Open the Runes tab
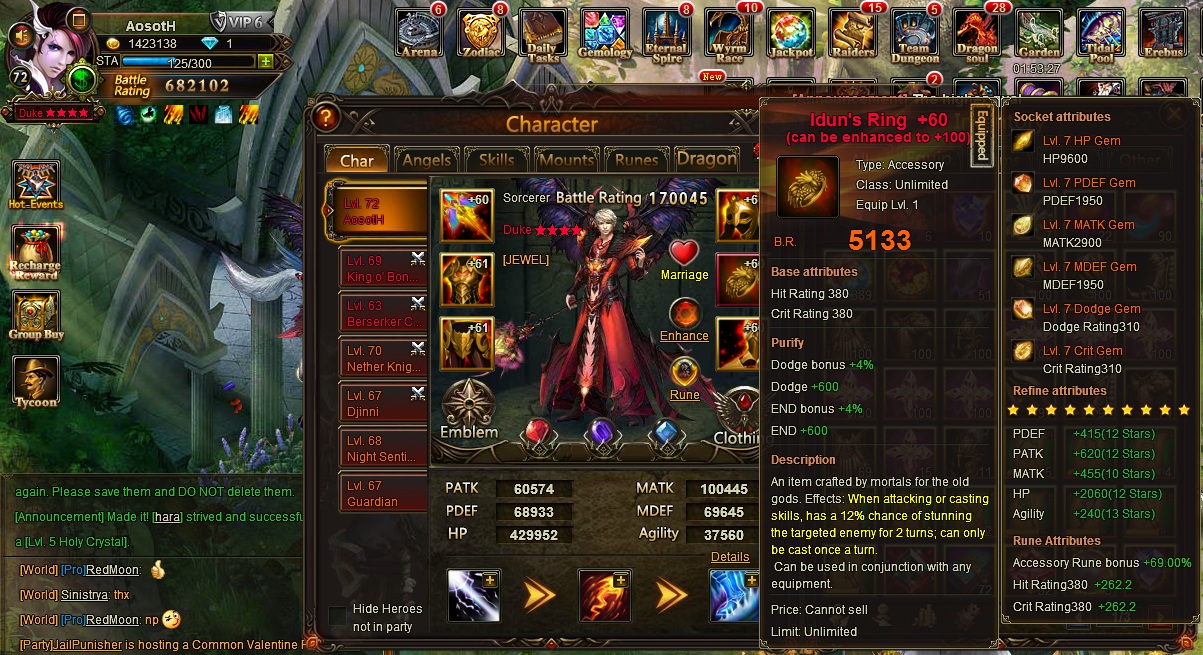Image resolution: width=1203 pixels, height=655 pixels. pos(636,160)
